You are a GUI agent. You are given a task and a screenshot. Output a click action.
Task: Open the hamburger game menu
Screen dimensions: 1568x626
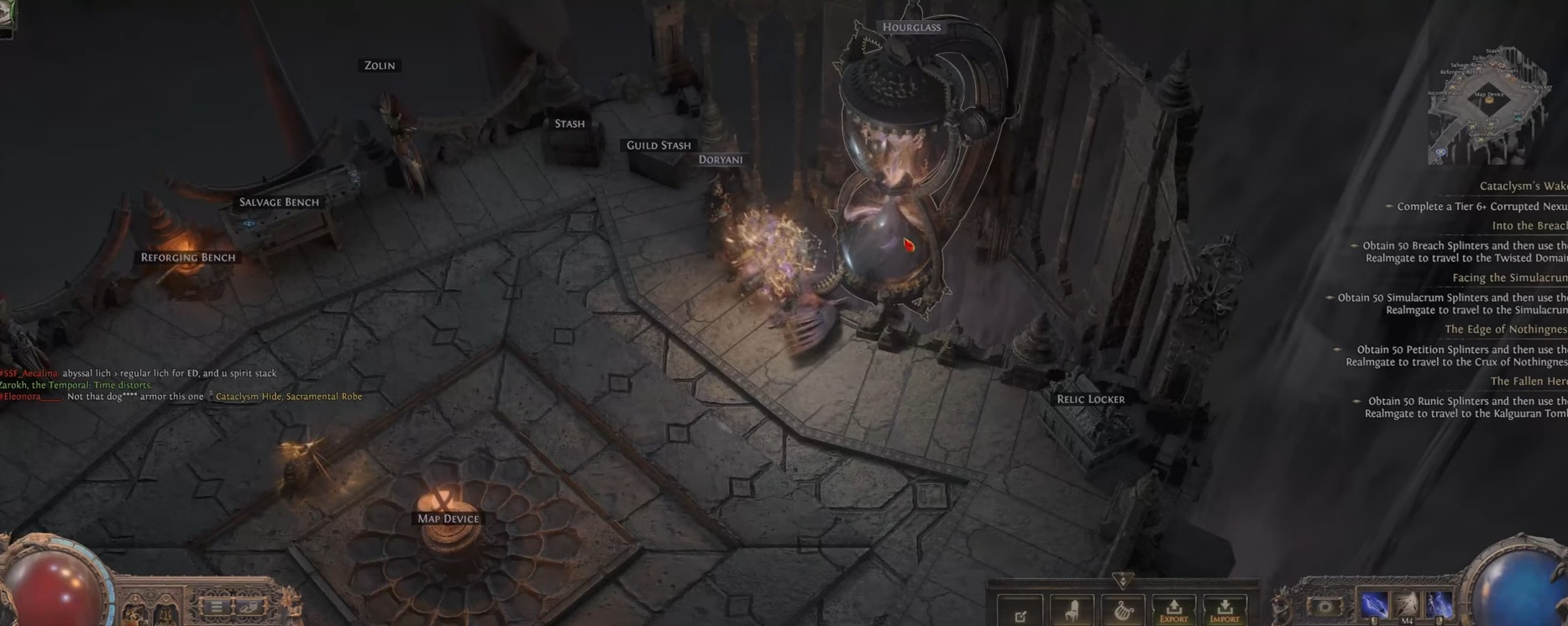(x=217, y=607)
